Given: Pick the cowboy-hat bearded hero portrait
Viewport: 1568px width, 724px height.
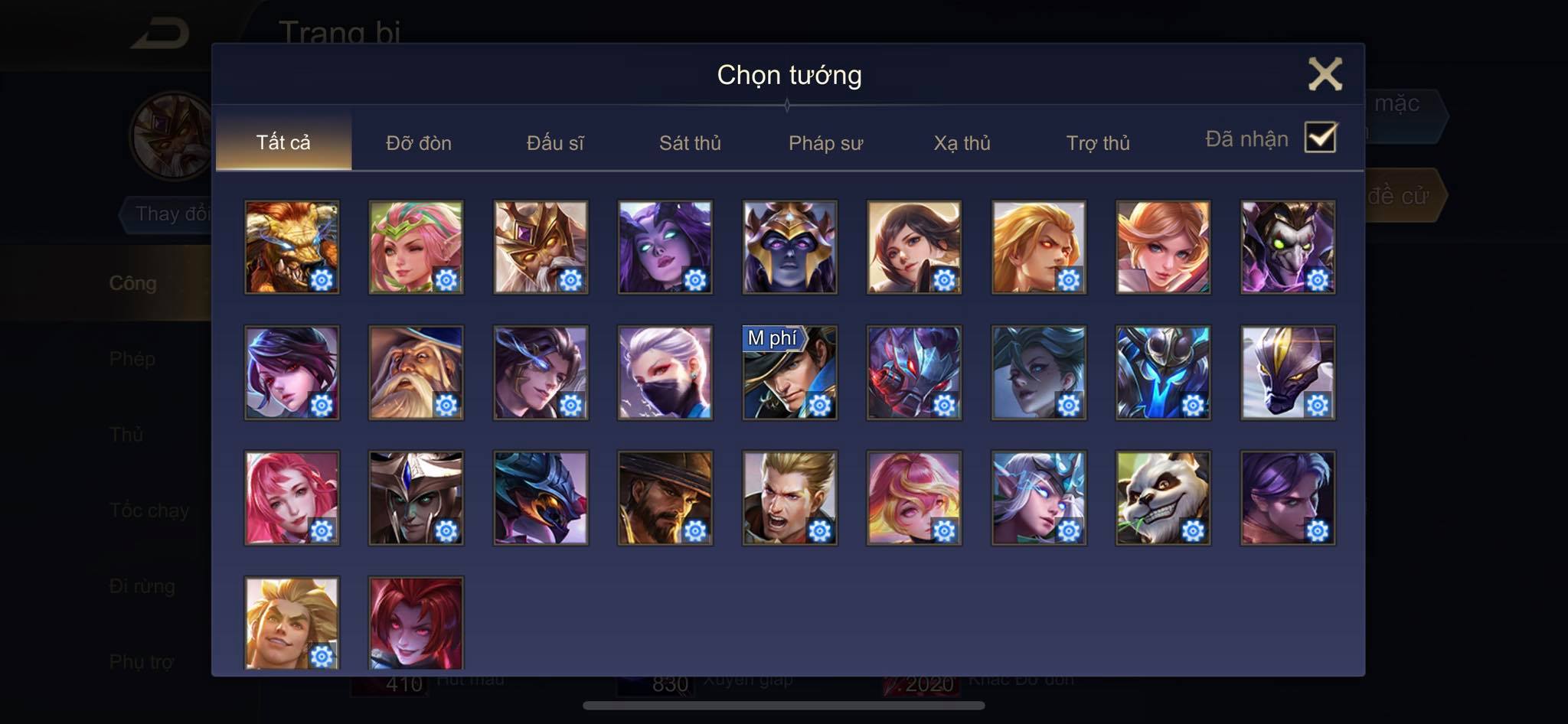Looking at the screenshot, I should 665,498.
